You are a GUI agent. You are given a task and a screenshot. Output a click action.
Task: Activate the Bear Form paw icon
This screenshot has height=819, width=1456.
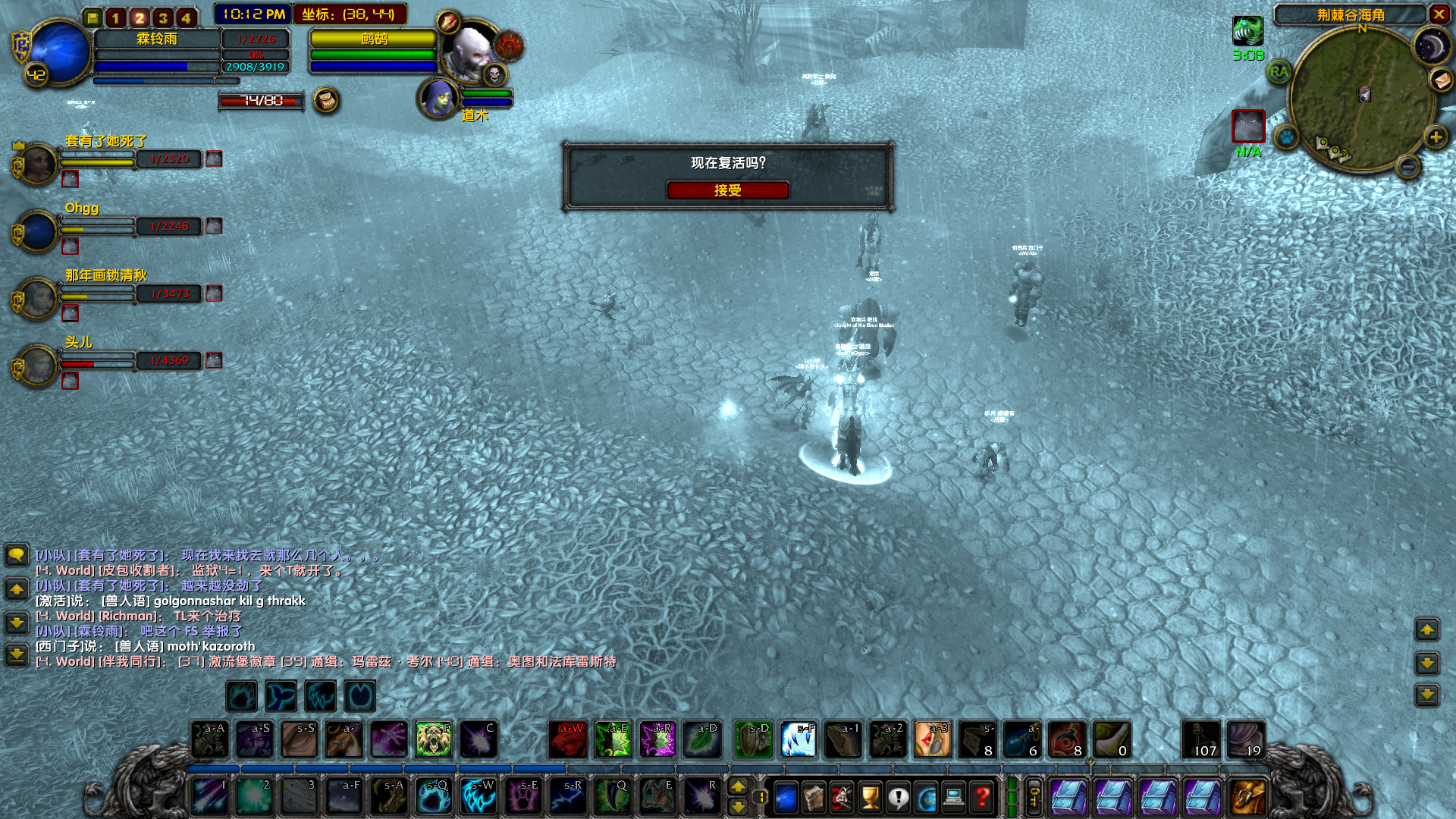click(241, 696)
